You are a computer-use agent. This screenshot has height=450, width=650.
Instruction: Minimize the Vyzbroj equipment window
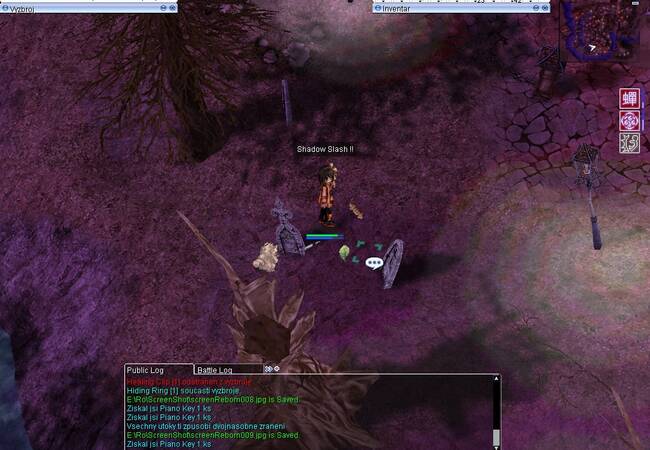click(163, 7)
